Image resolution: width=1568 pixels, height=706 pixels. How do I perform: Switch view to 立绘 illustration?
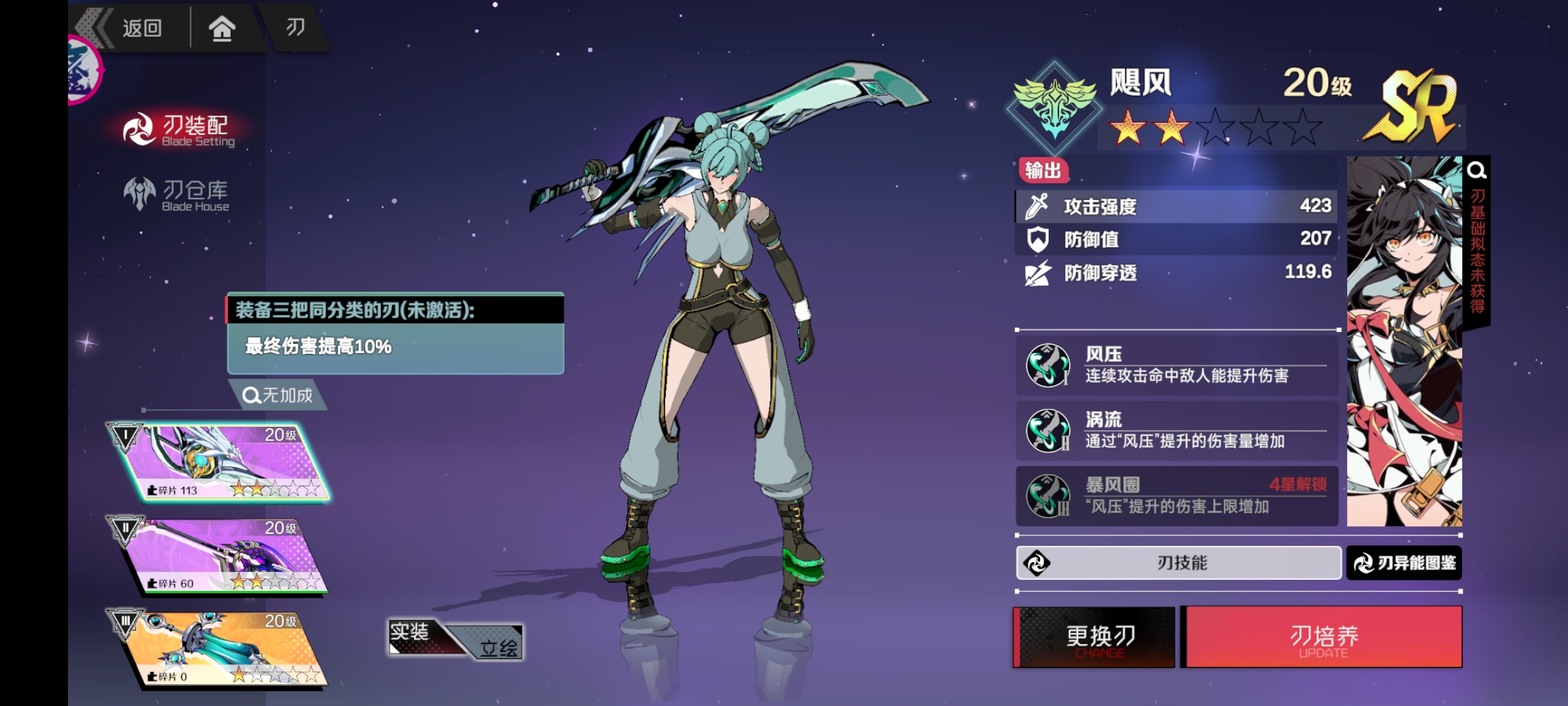pyautogui.click(x=498, y=646)
